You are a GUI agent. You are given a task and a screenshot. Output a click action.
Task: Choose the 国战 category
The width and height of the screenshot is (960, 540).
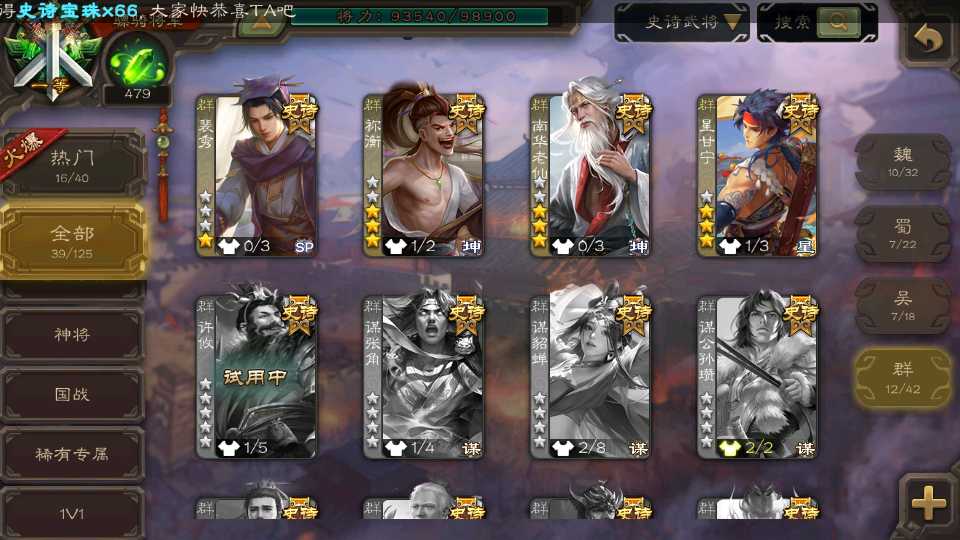click(72, 394)
